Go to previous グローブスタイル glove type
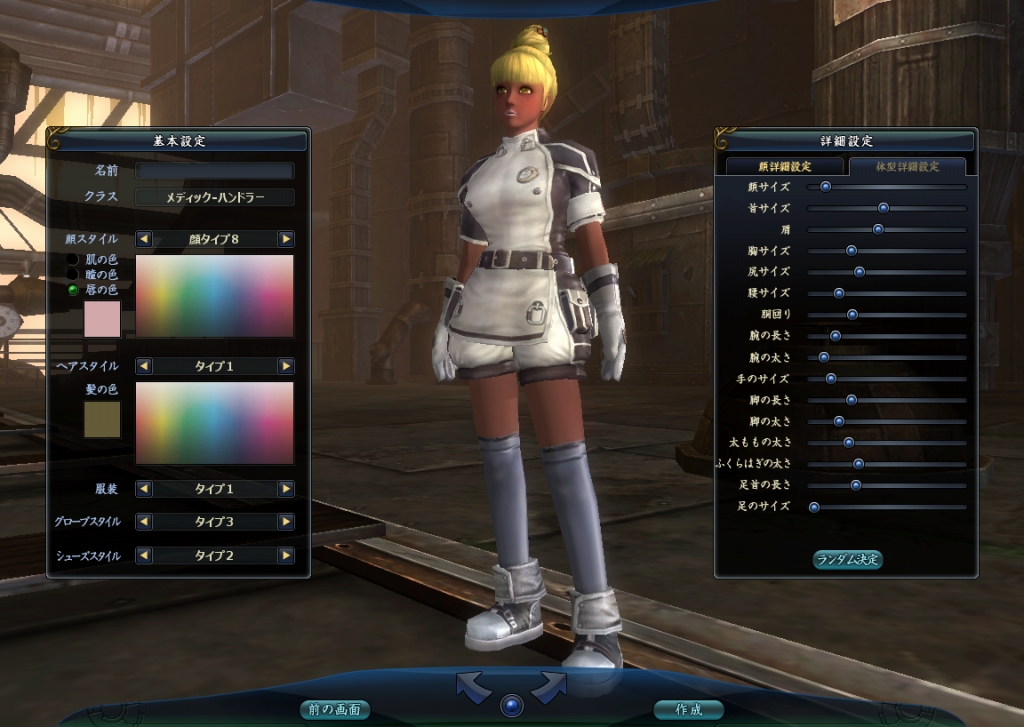Image resolution: width=1024 pixels, height=727 pixels. click(144, 522)
